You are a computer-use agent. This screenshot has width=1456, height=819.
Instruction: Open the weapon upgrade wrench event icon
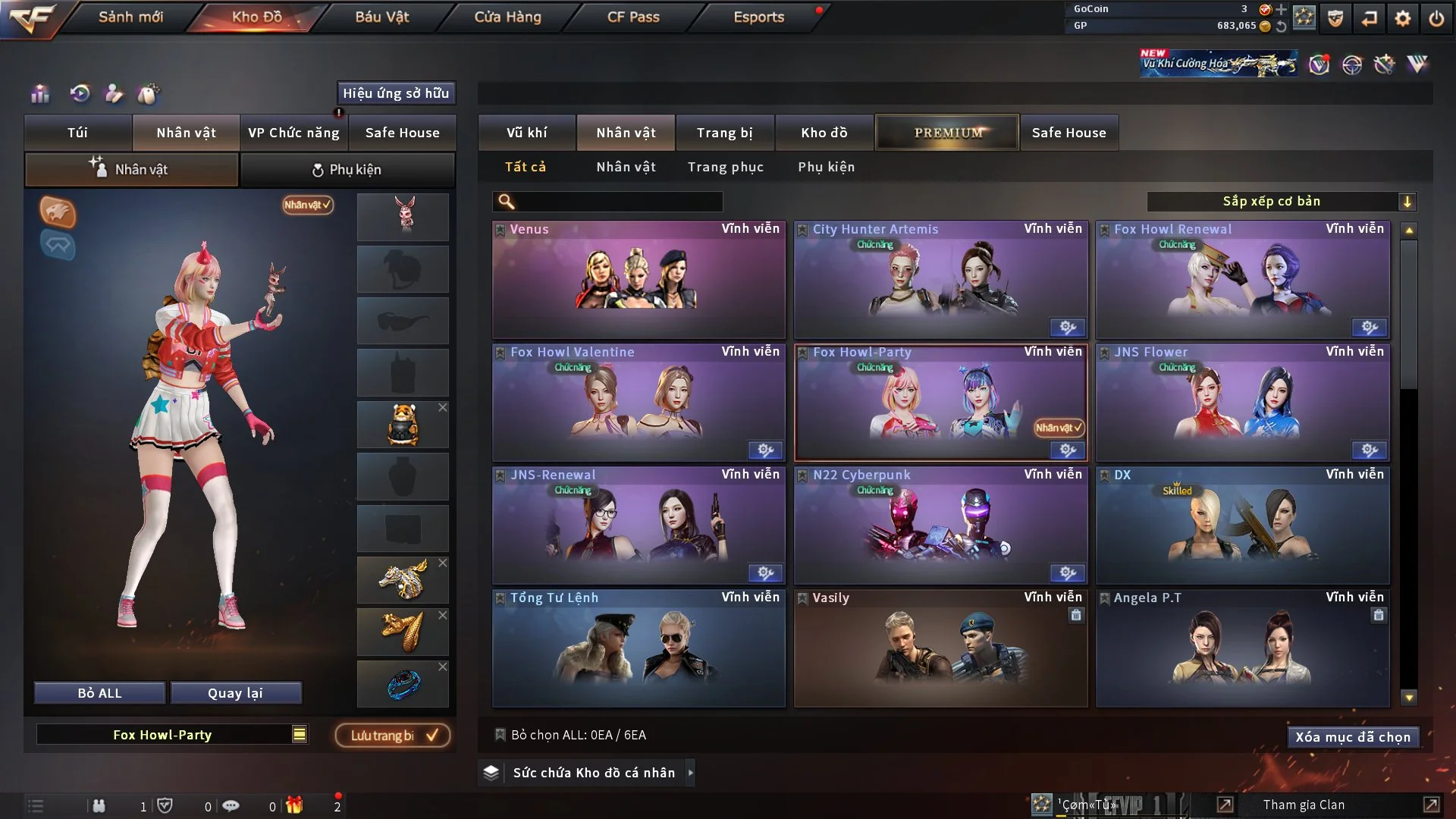point(1385,67)
